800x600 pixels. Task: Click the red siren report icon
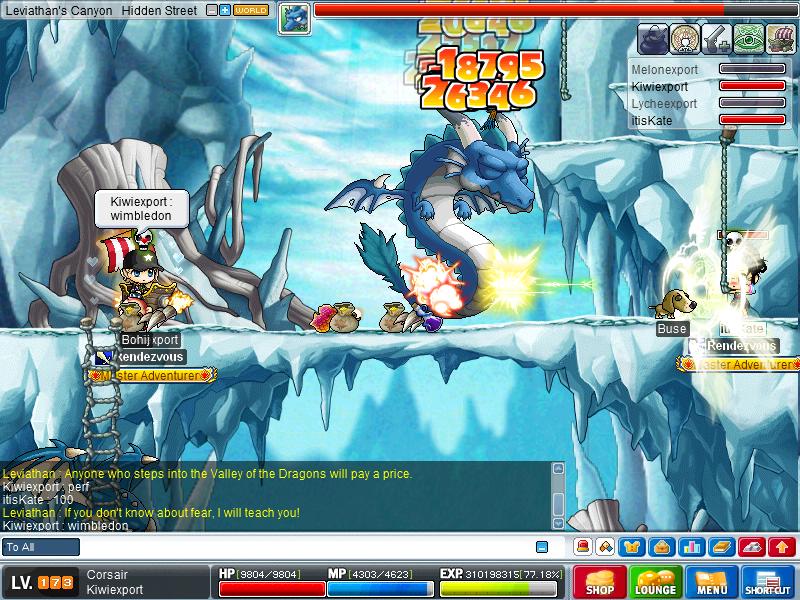(x=583, y=547)
